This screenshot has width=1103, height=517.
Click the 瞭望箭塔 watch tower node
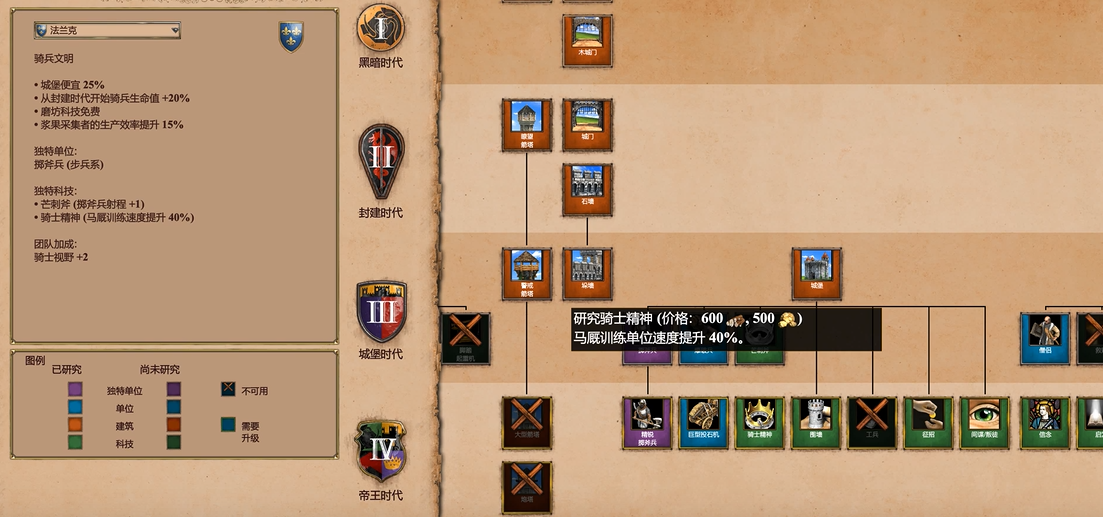(527, 124)
